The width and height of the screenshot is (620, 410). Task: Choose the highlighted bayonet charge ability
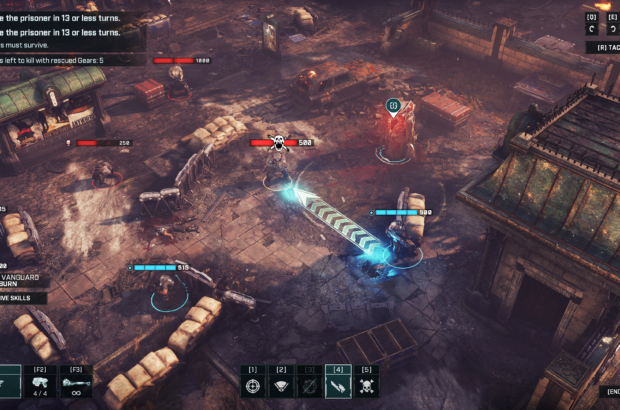point(338,386)
